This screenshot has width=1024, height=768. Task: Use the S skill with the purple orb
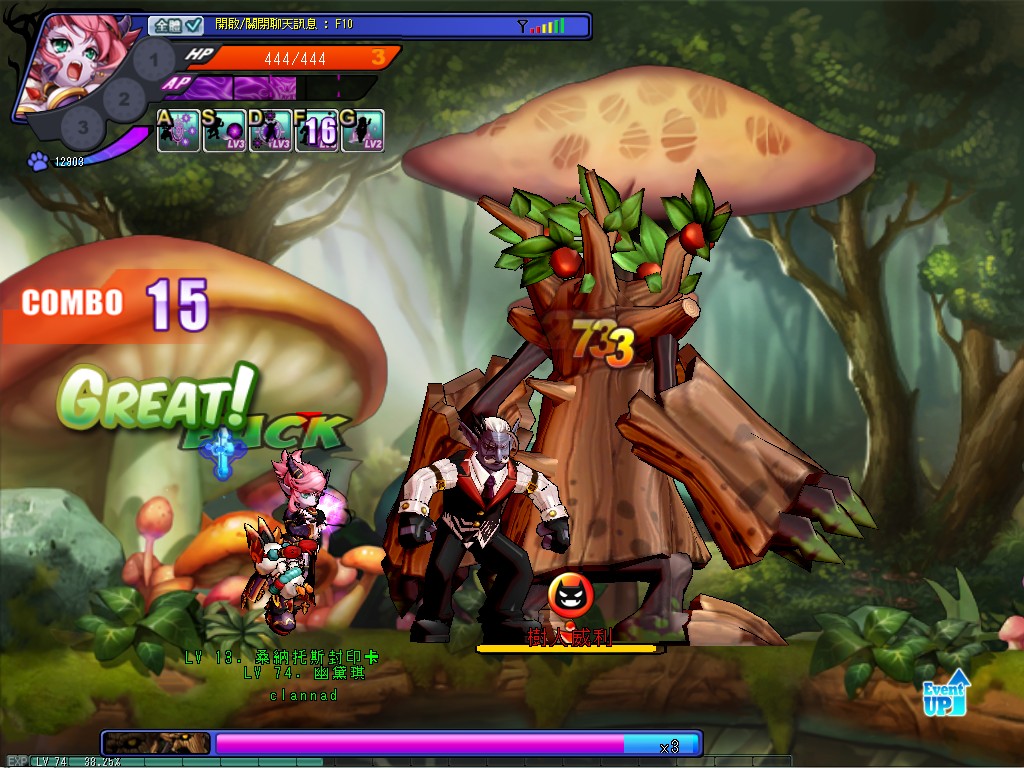(x=224, y=132)
